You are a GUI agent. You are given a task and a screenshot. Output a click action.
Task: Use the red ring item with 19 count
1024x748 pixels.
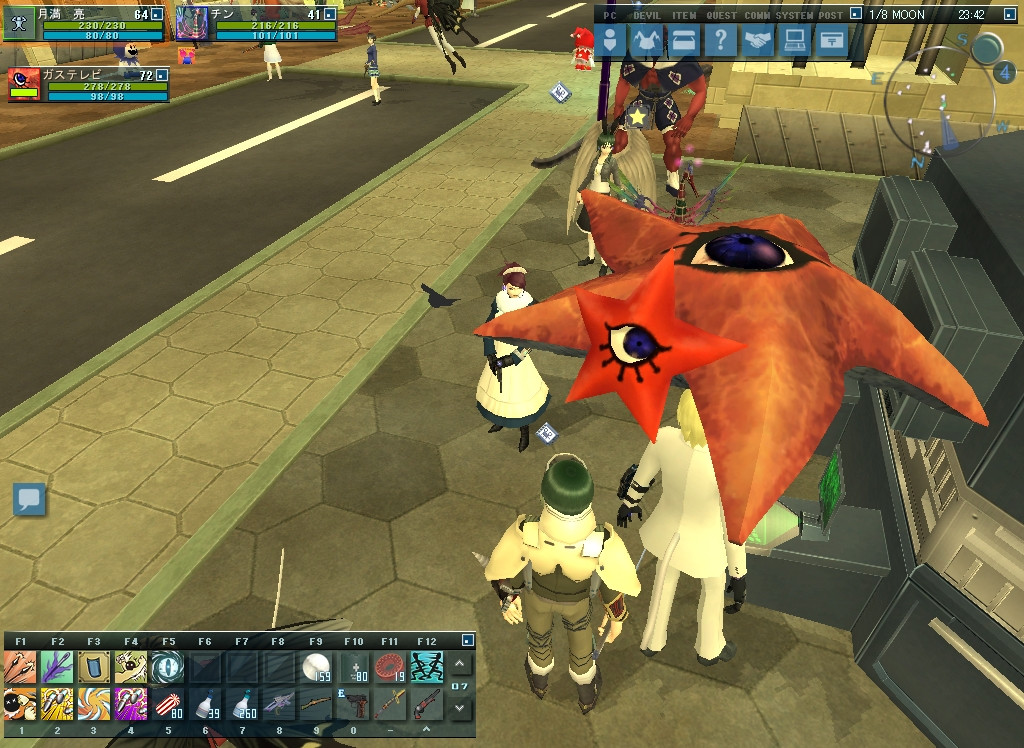coord(389,667)
